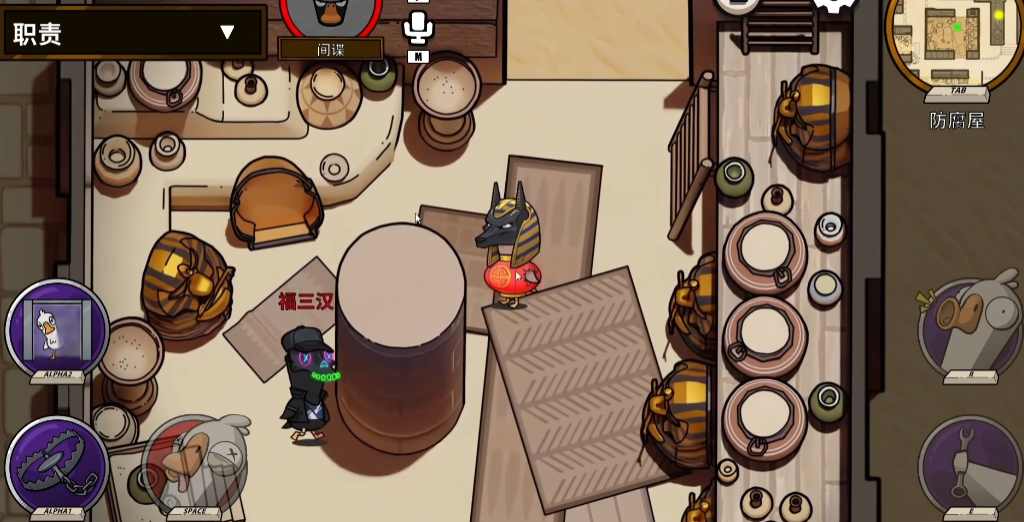
Task: Click the 间谍 role avatar
Action: pos(330,14)
